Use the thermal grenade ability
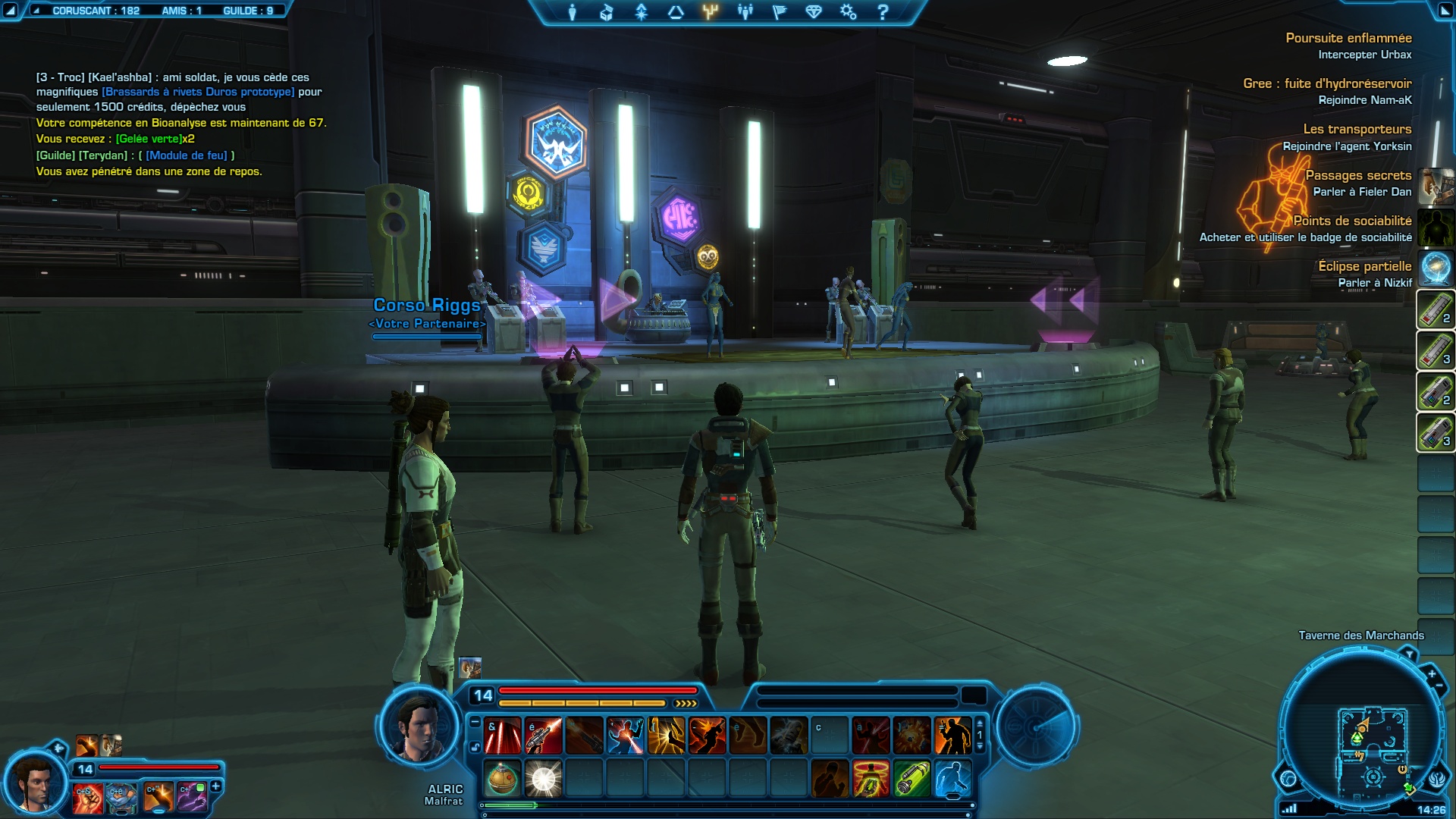 click(501, 778)
